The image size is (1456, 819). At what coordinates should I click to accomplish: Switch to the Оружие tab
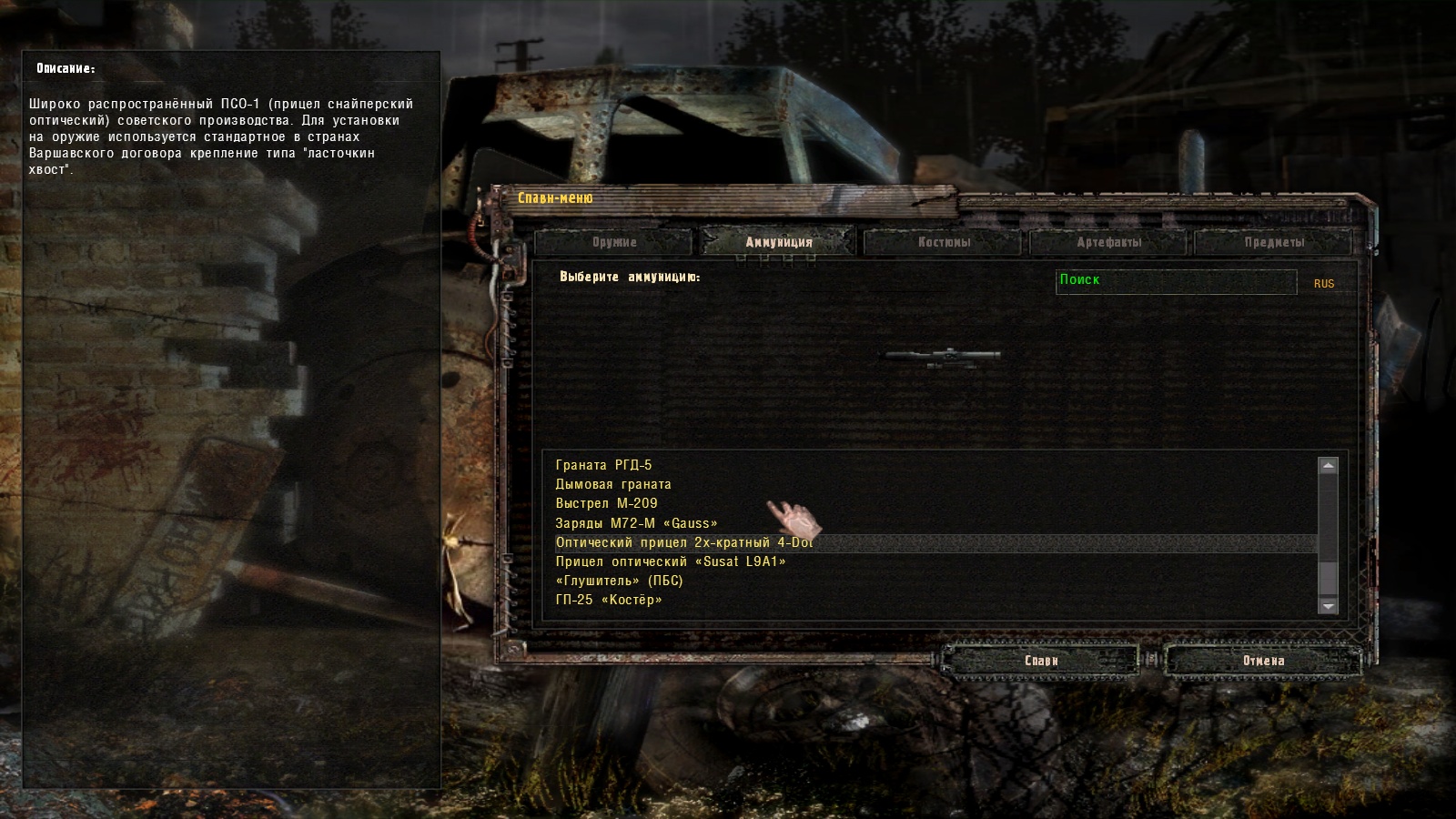click(x=614, y=242)
